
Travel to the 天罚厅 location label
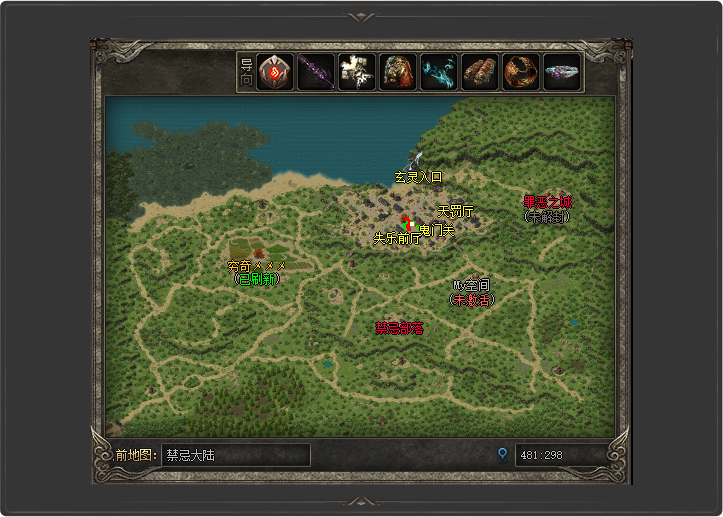455,211
